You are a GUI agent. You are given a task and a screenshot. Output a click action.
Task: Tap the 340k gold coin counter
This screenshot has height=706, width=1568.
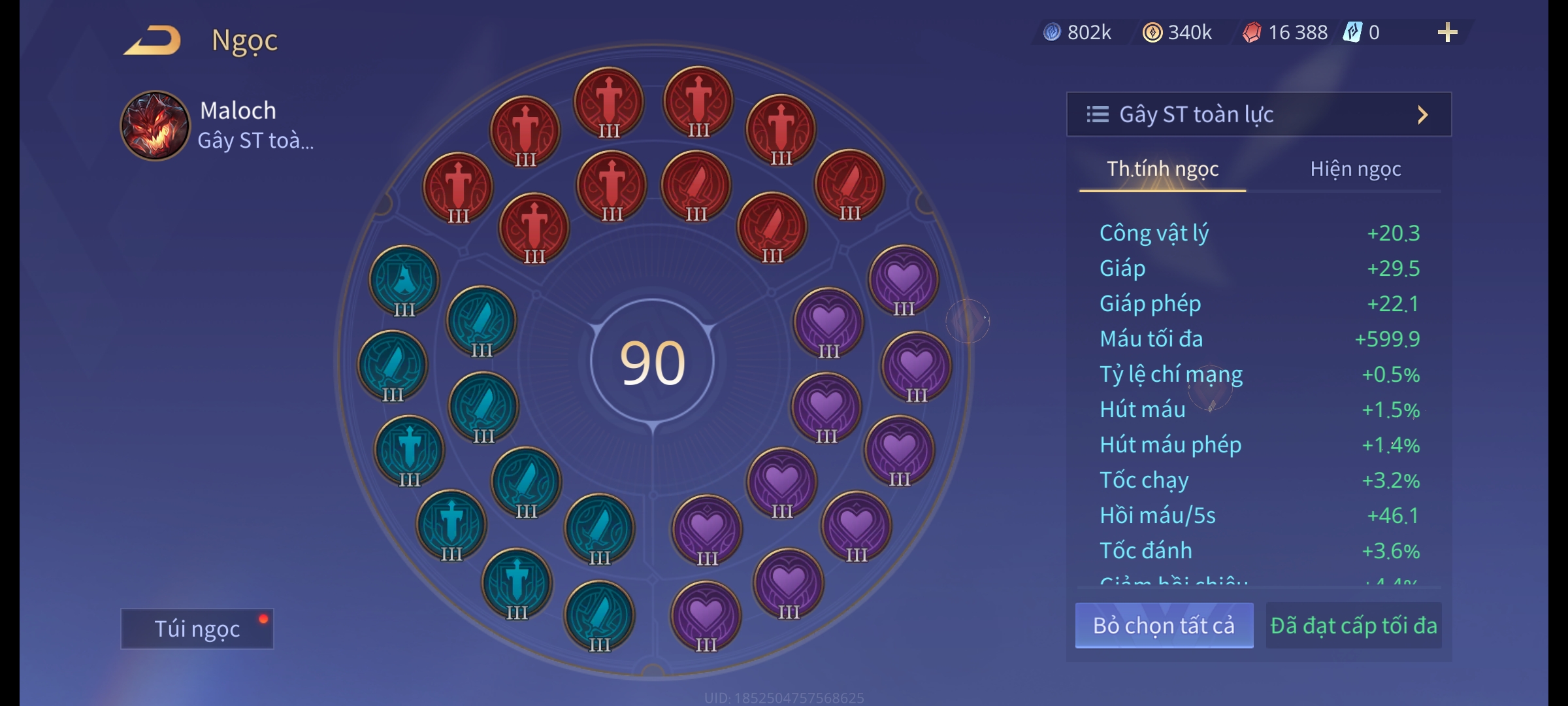tap(1177, 33)
